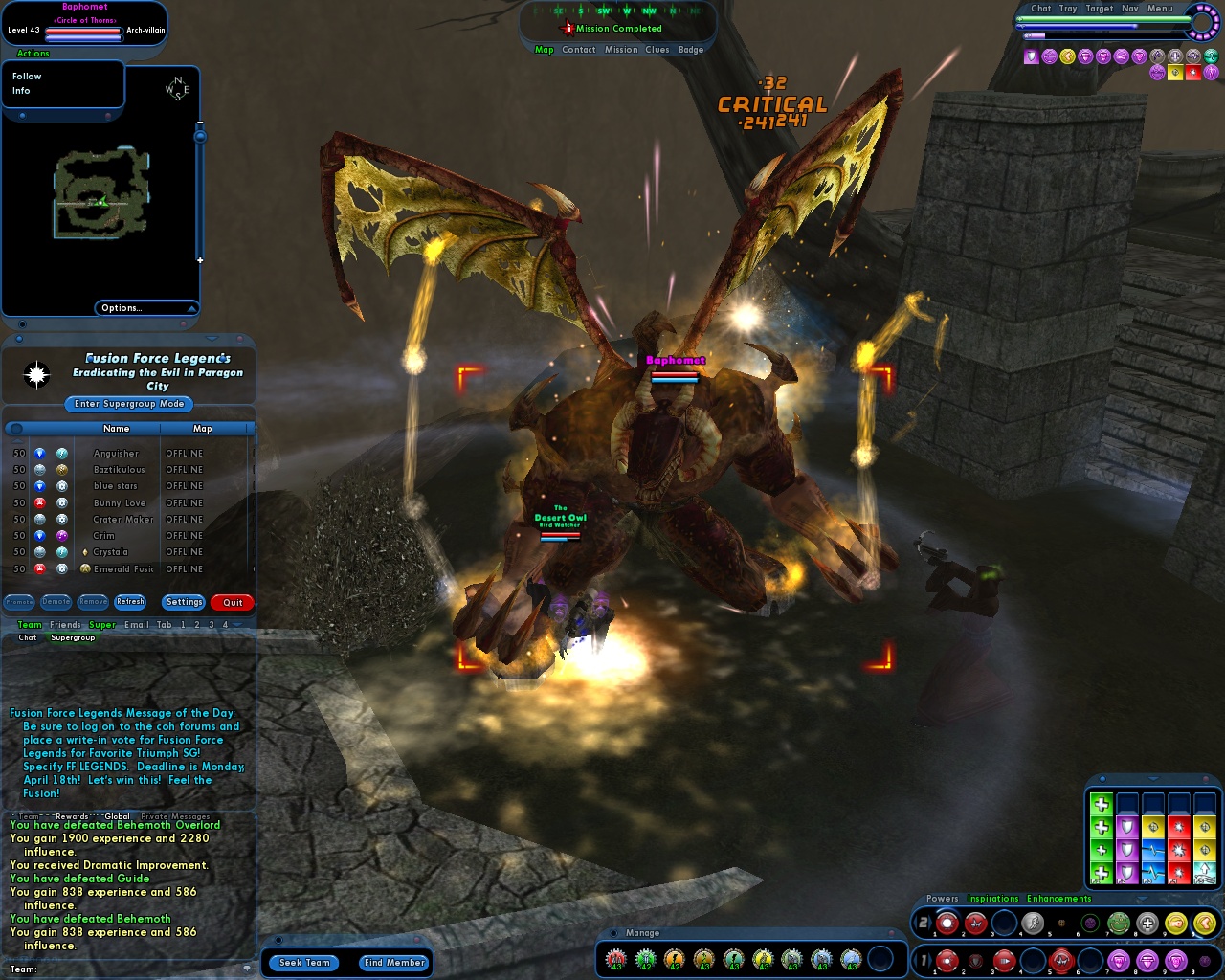Refresh the supergroup member list

click(x=130, y=602)
